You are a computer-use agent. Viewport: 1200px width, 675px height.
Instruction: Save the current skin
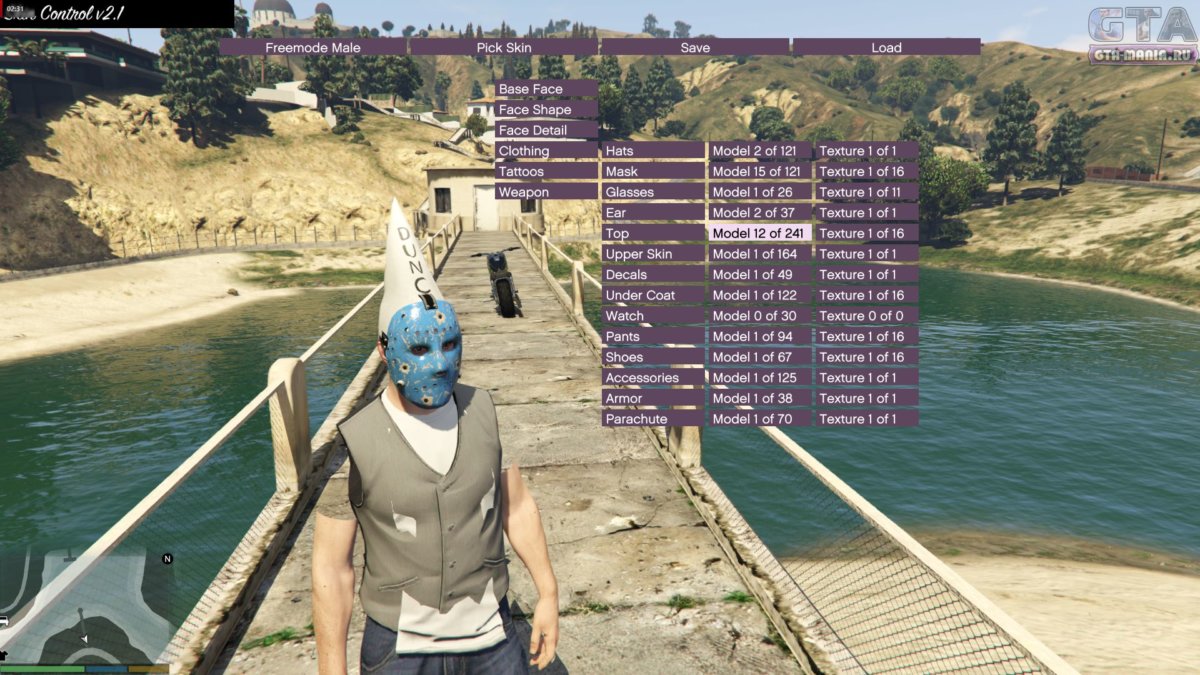pos(695,47)
